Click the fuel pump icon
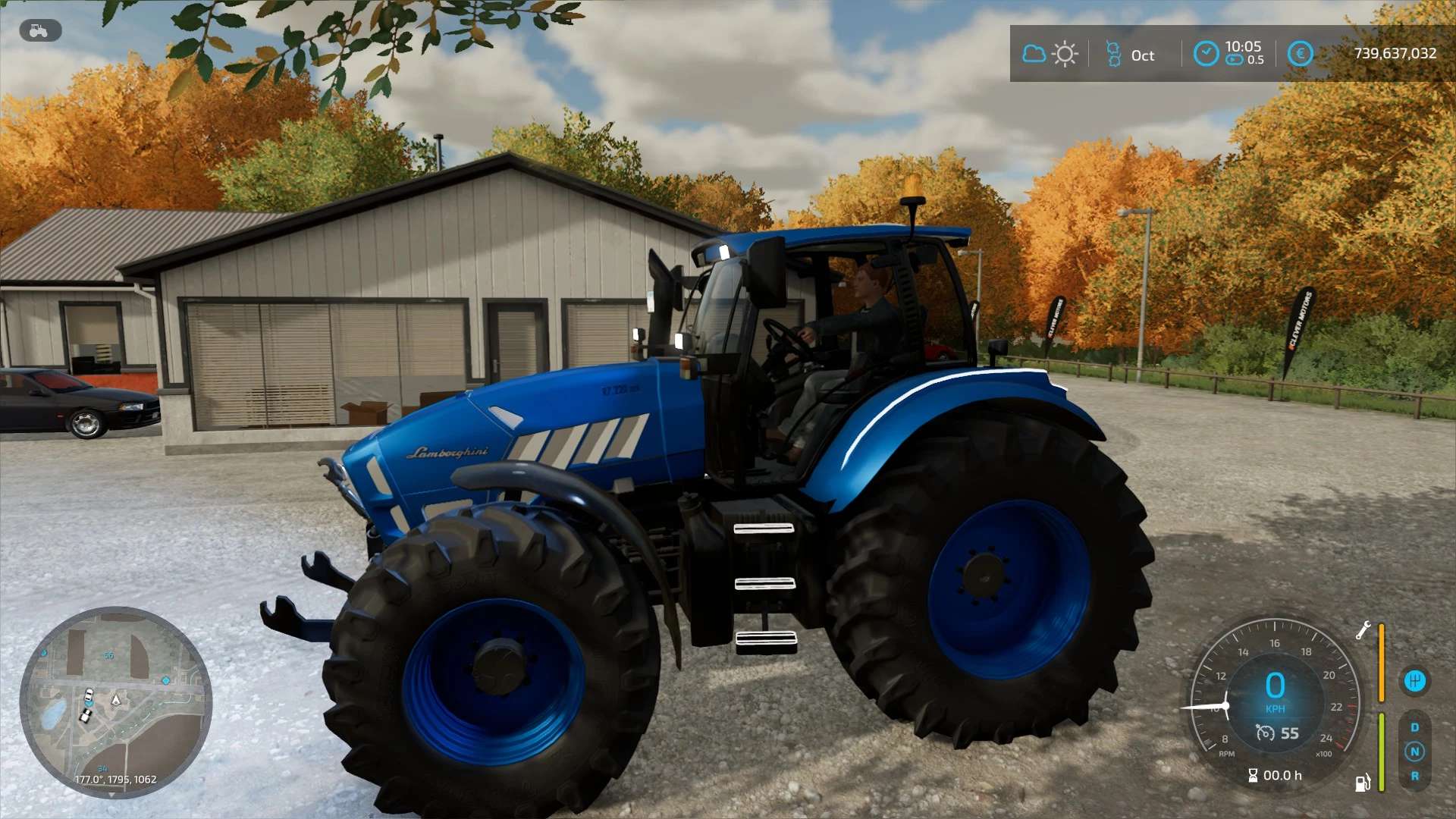Image resolution: width=1456 pixels, height=819 pixels. click(1363, 782)
